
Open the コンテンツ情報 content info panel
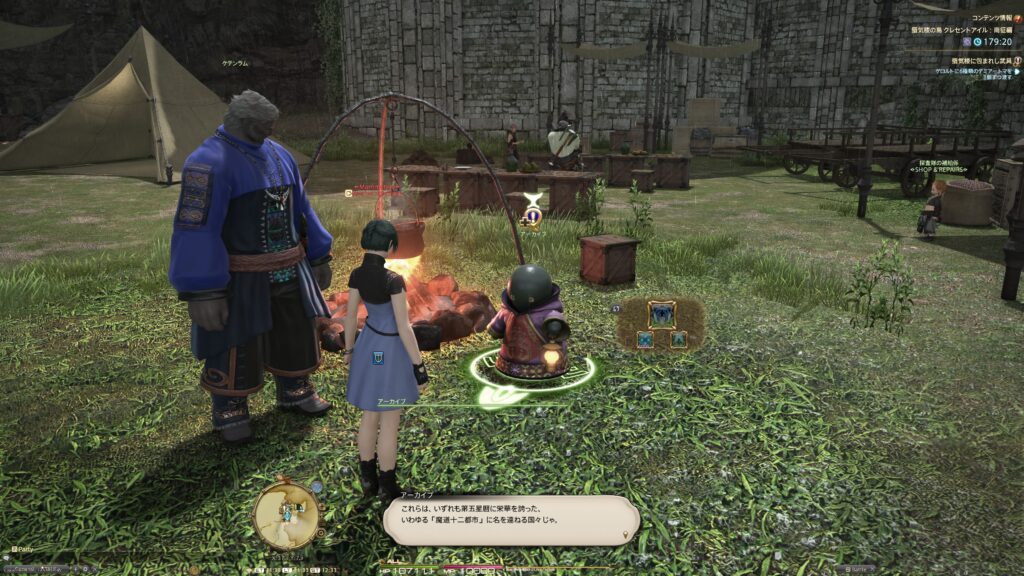1017,17
